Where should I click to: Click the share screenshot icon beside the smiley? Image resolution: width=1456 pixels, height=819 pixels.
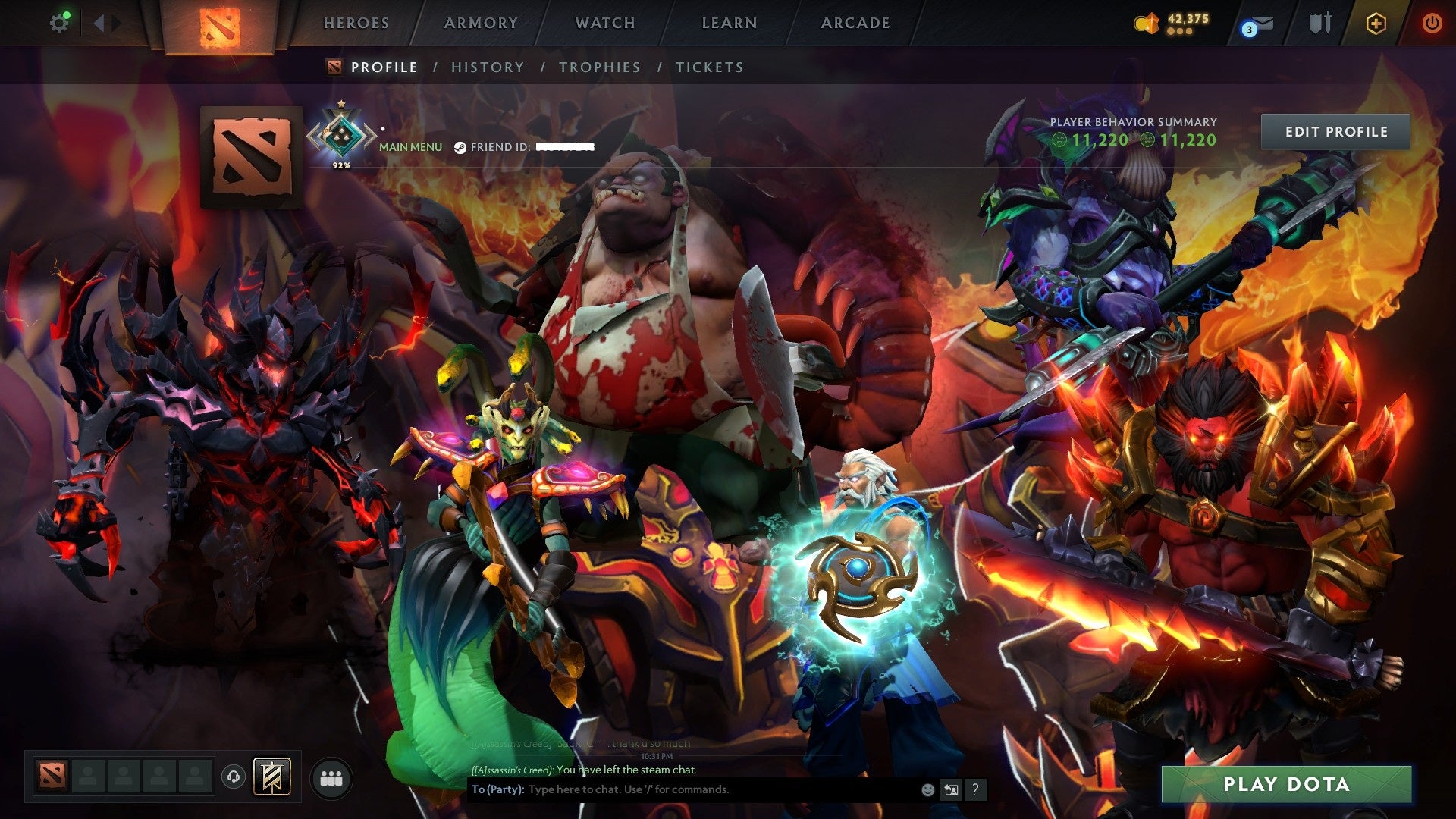(x=951, y=790)
